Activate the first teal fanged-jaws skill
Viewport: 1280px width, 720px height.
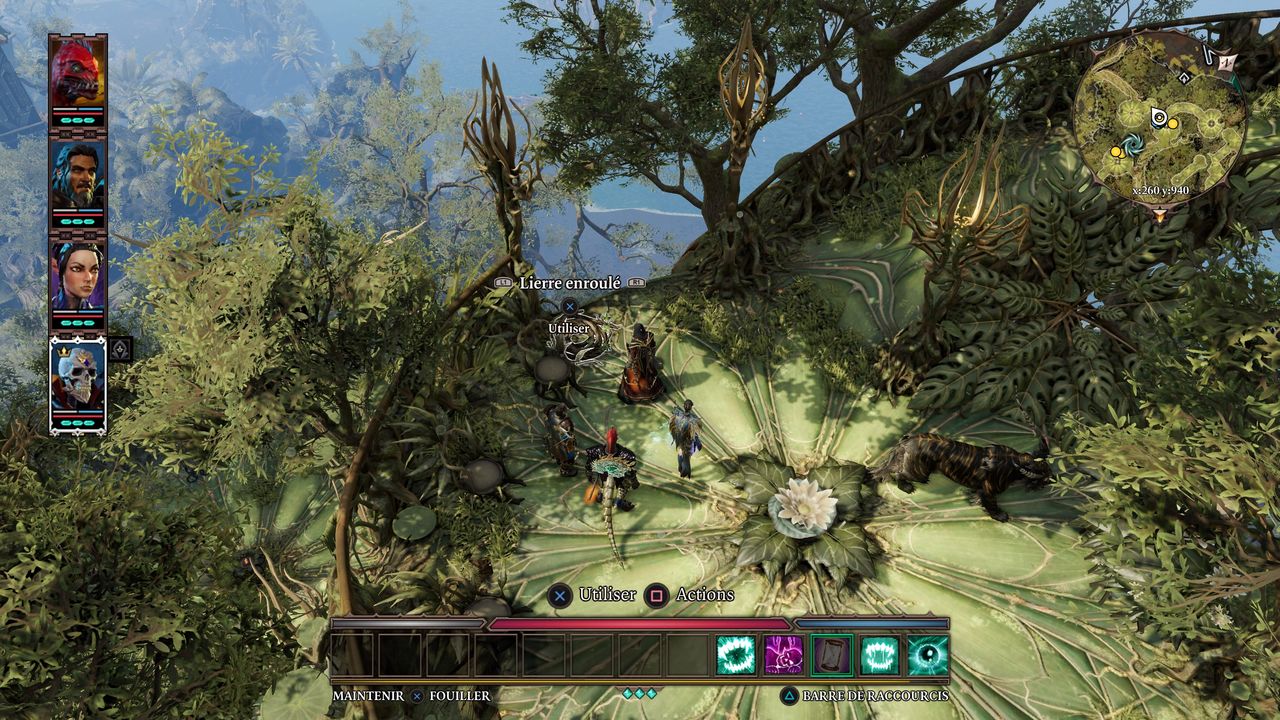pos(735,655)
